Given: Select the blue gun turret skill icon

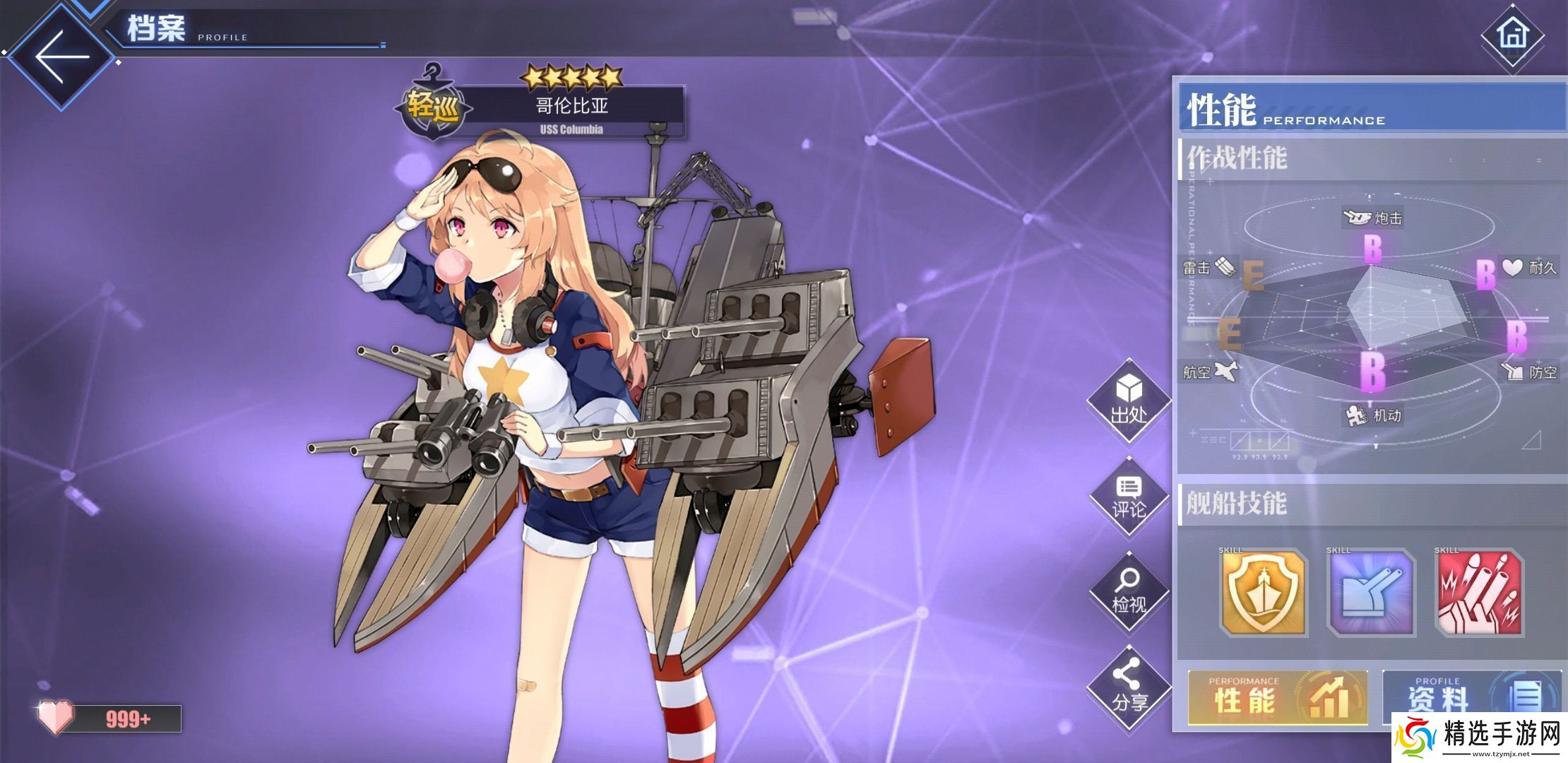Looking at the screenshot, I should [1372, 592].
